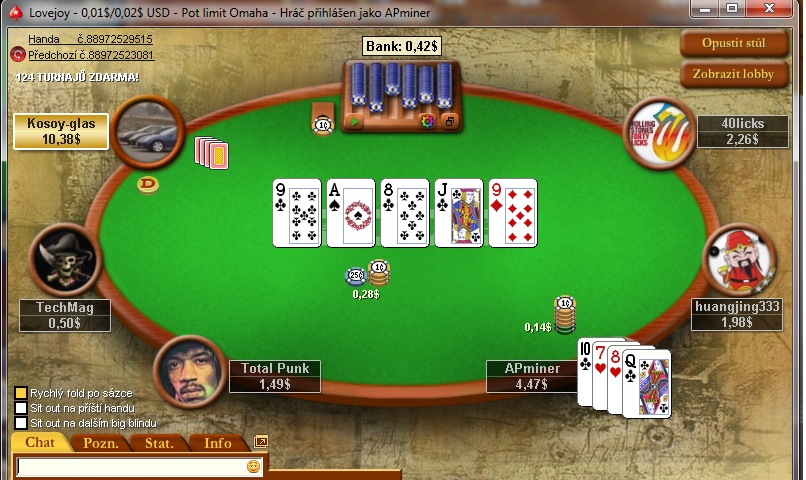Toggle Rychlý fold po sázce checkbox
The image size is (806, 480).
tap(20, 393)
